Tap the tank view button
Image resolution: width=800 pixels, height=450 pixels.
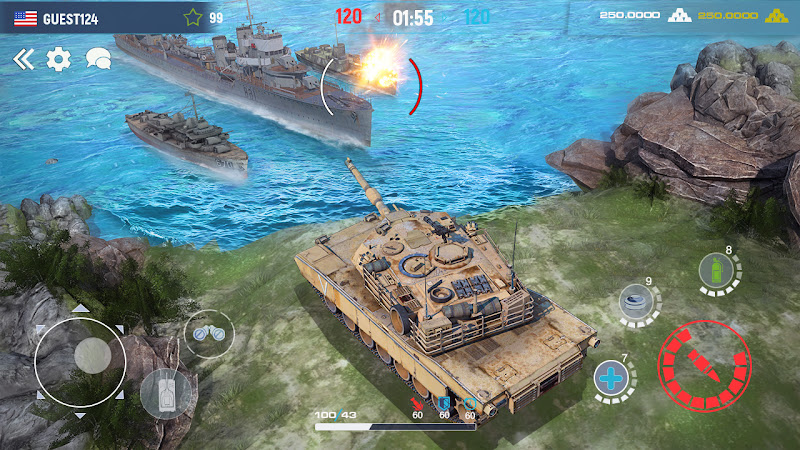click(165, 392)
